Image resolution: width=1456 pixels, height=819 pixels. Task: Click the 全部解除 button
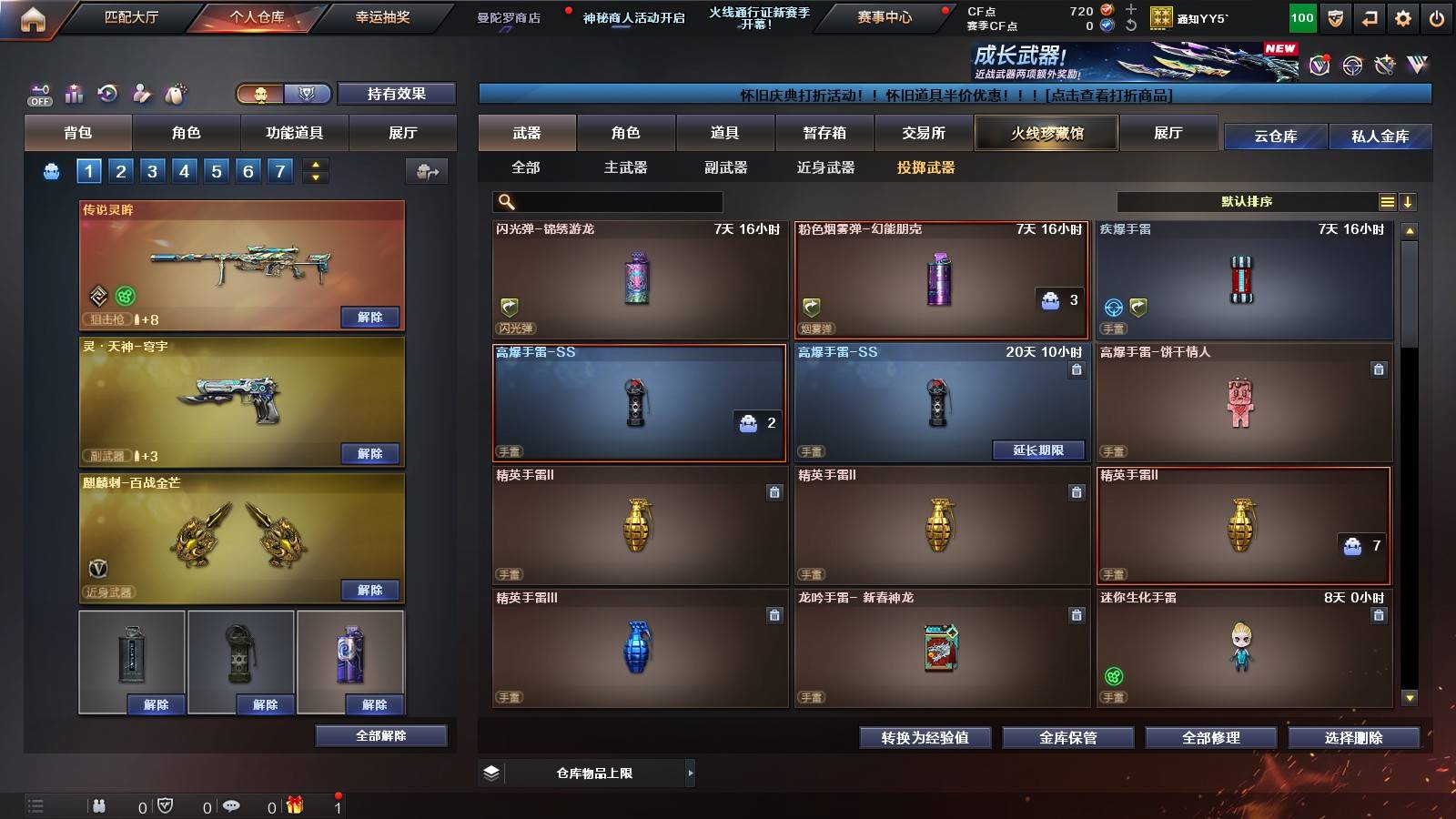click(381, 735)
